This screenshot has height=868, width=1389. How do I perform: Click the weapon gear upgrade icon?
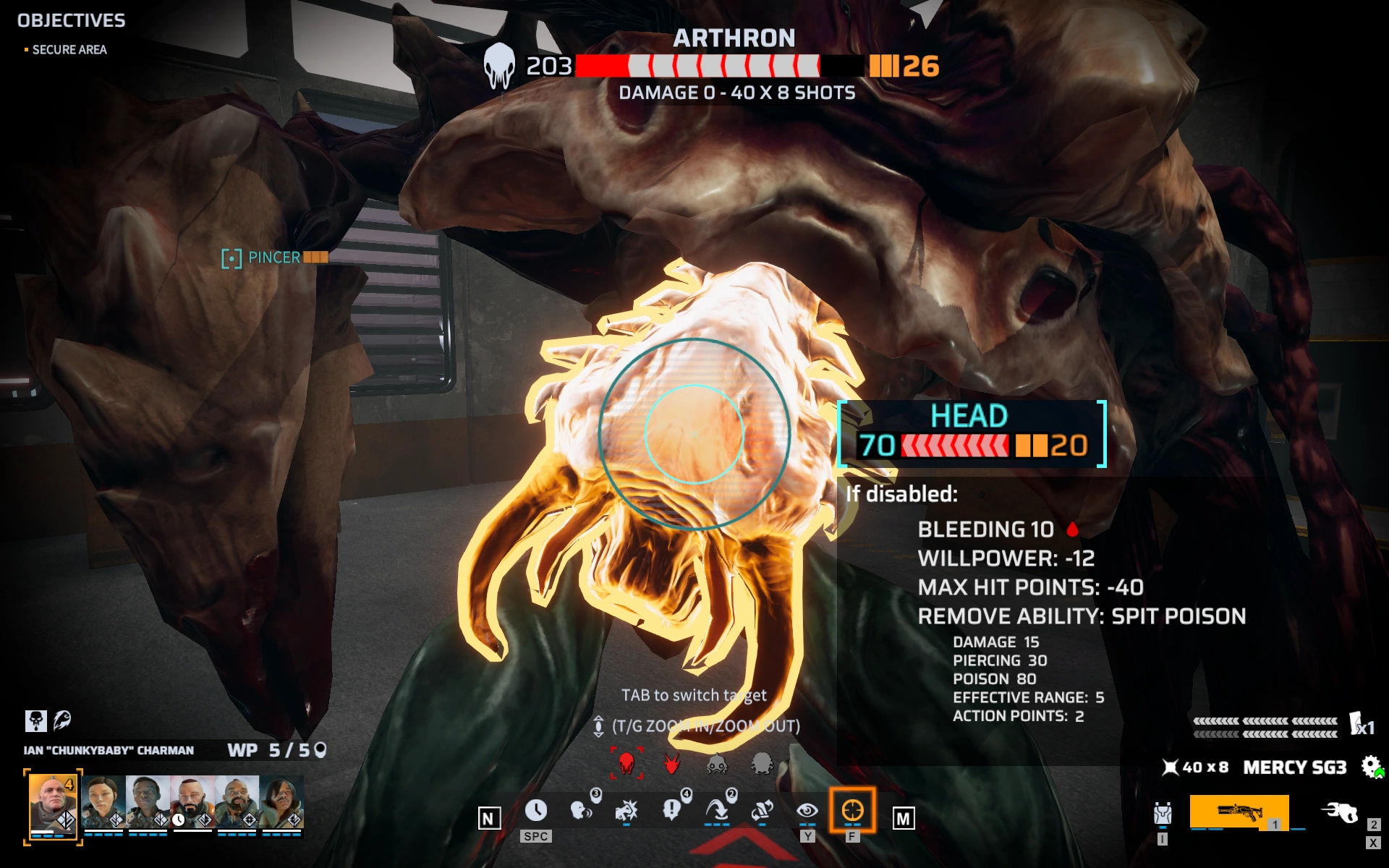1371,767
